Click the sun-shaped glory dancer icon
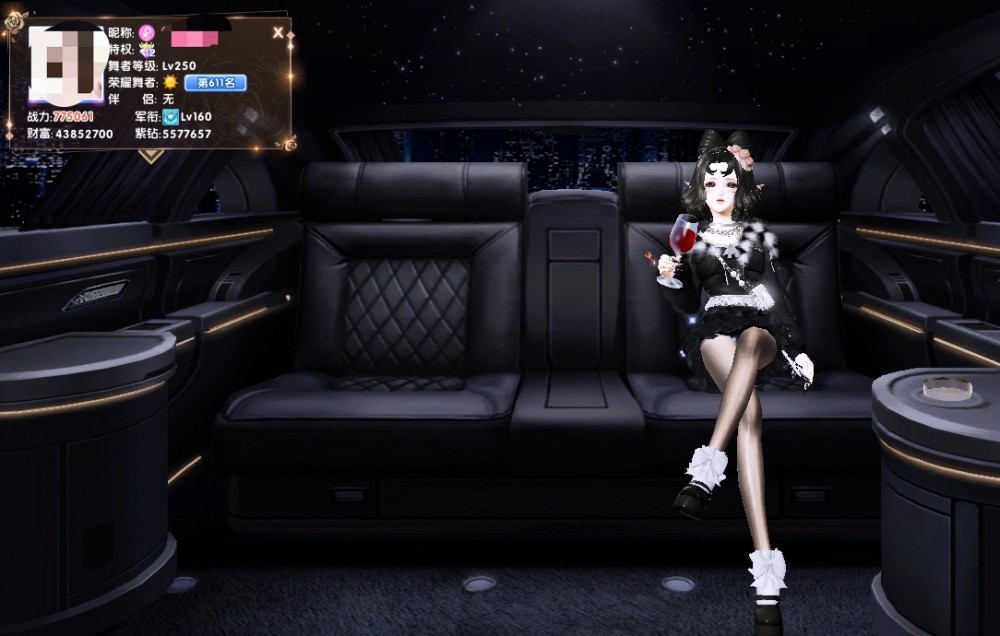 coord(170,83)
